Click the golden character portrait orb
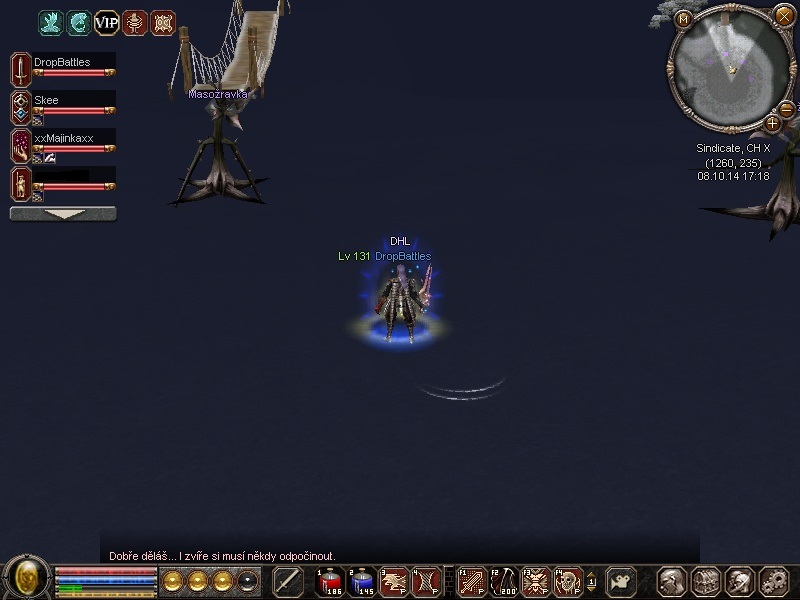This screenshot has height=600, width=800. [27, 578]
